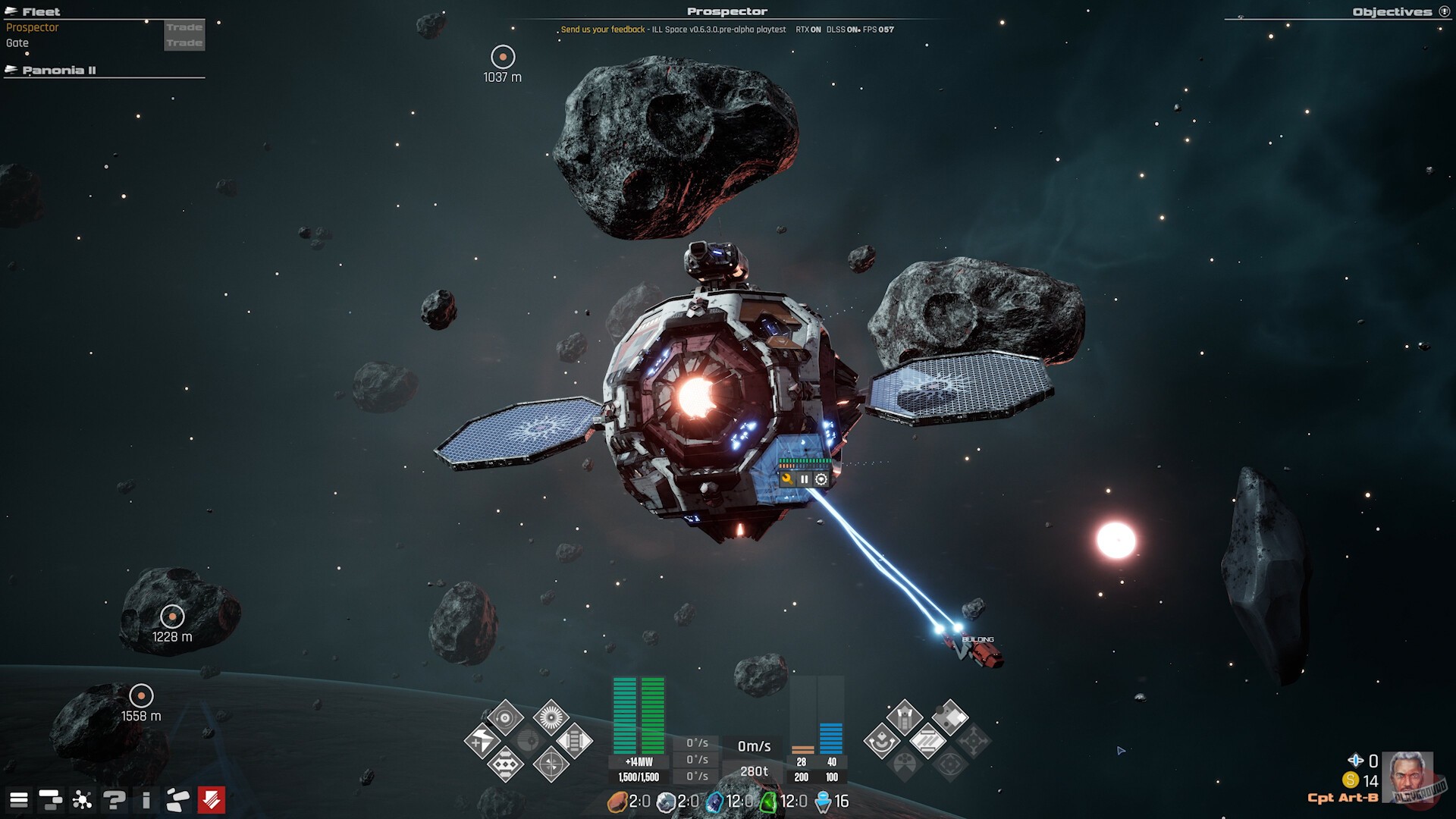Image resolution: width=1456 pixels, height=819 pixels.
Task: Pause construction with the pause button
Action: [804, 479]
